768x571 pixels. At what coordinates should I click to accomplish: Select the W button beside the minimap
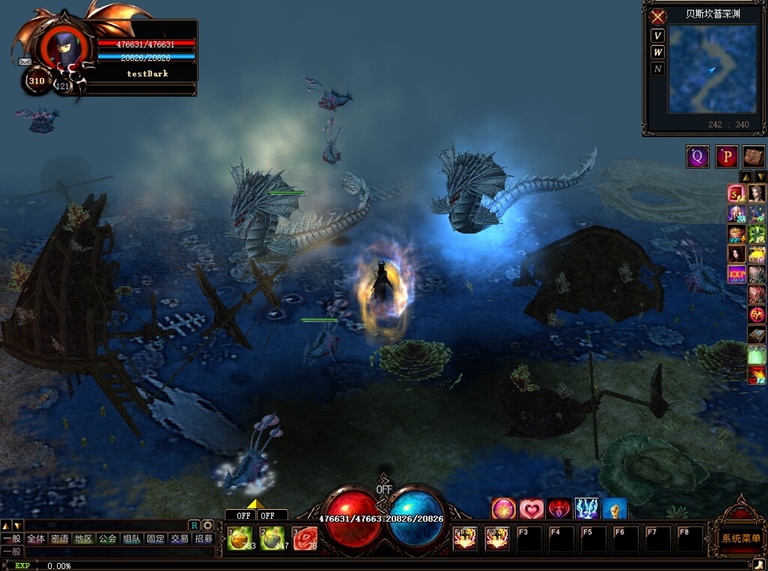click(657, 52)
